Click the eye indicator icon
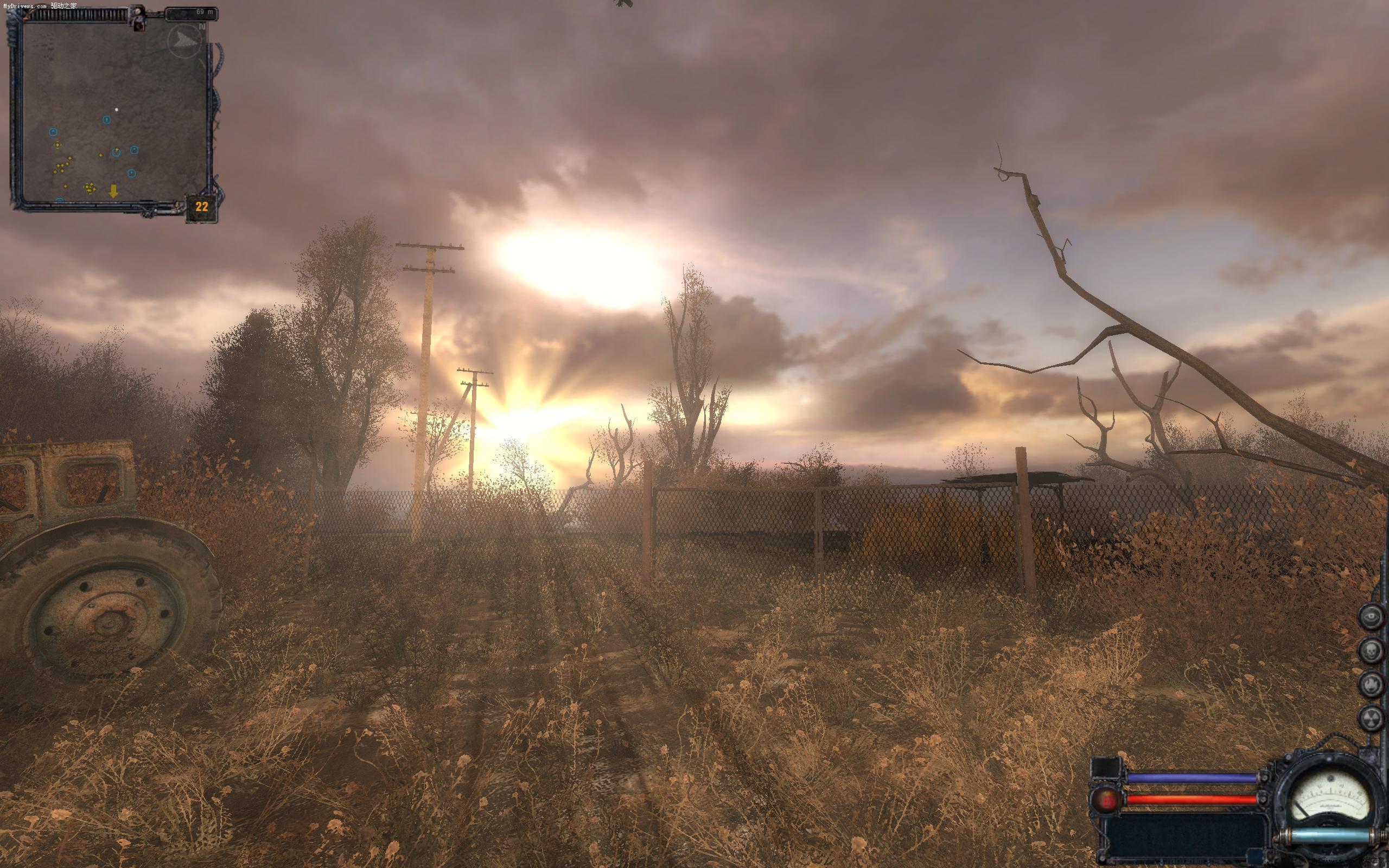The width and height of the screenshot is (1389, 868). pos(1371,617)
